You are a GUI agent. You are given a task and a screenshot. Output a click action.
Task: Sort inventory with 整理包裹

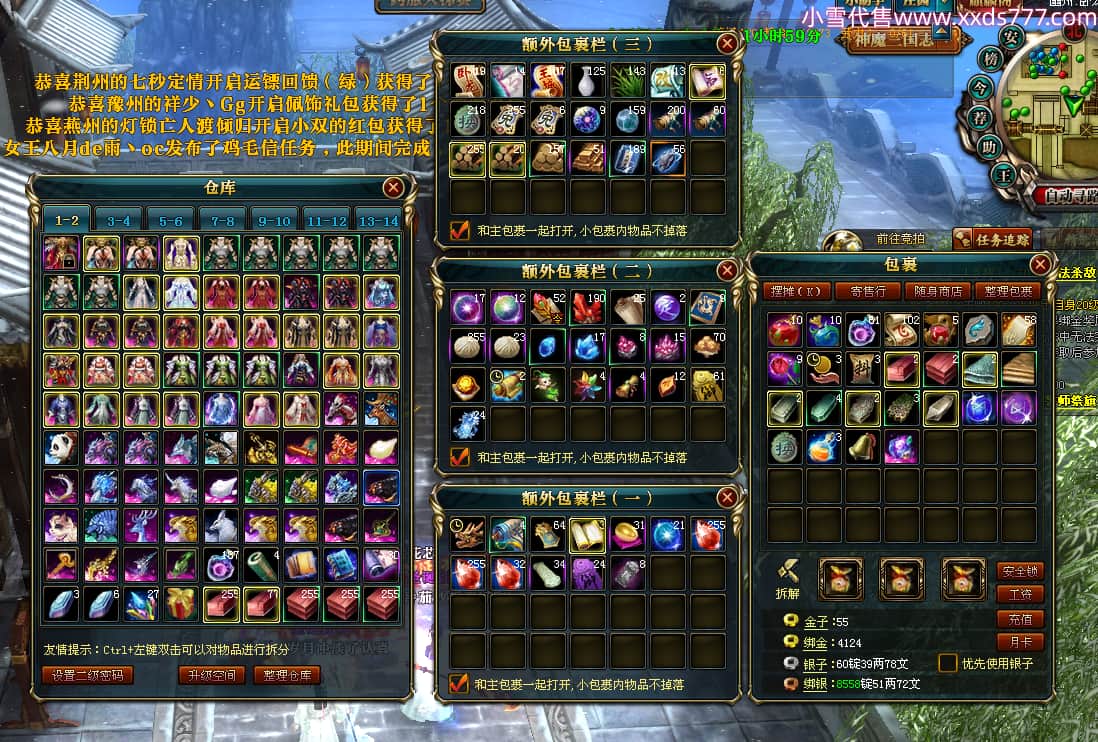click(1007, 291)
